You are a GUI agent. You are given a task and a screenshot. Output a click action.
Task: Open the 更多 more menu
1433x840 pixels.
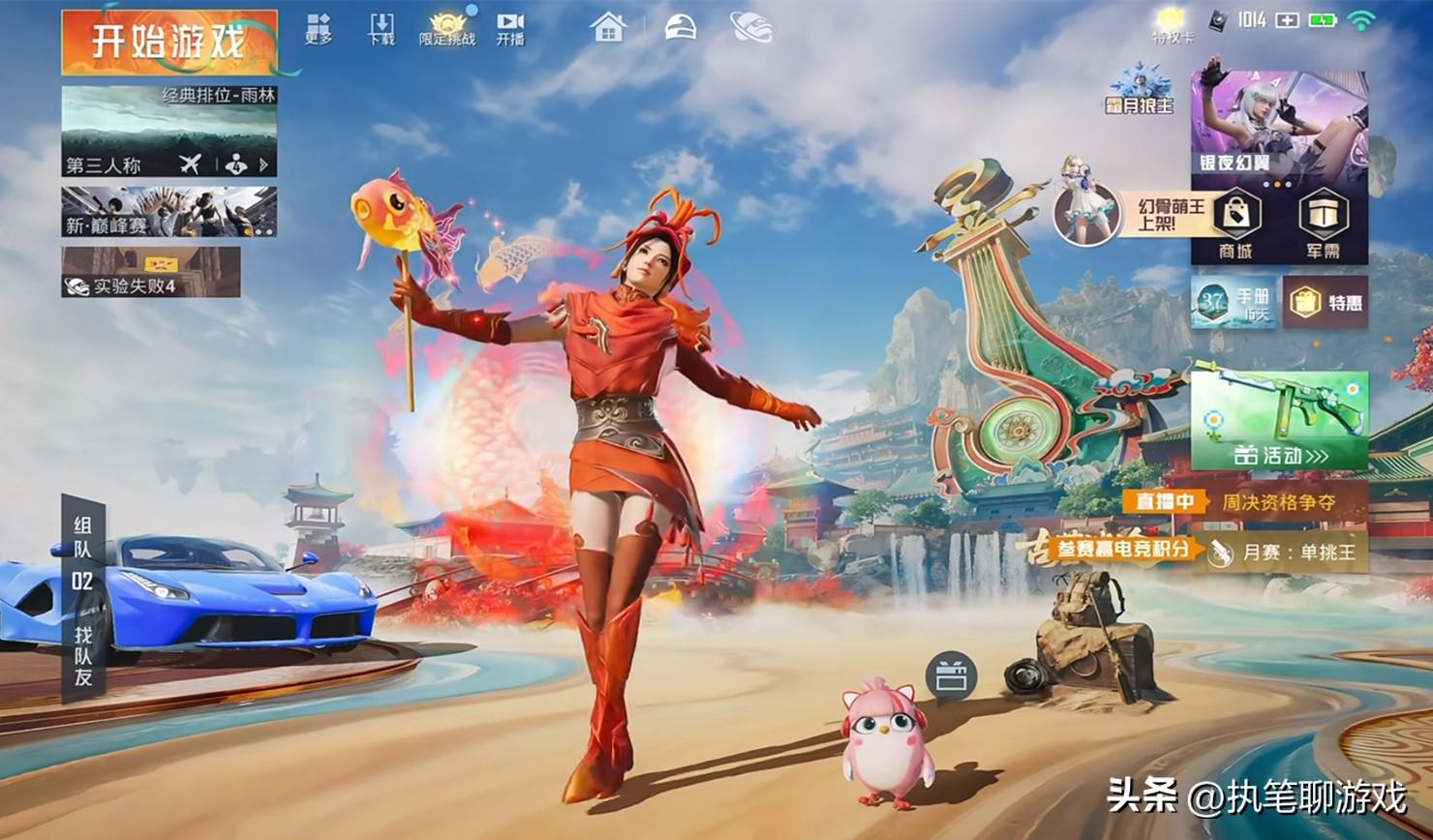[319, 29]
